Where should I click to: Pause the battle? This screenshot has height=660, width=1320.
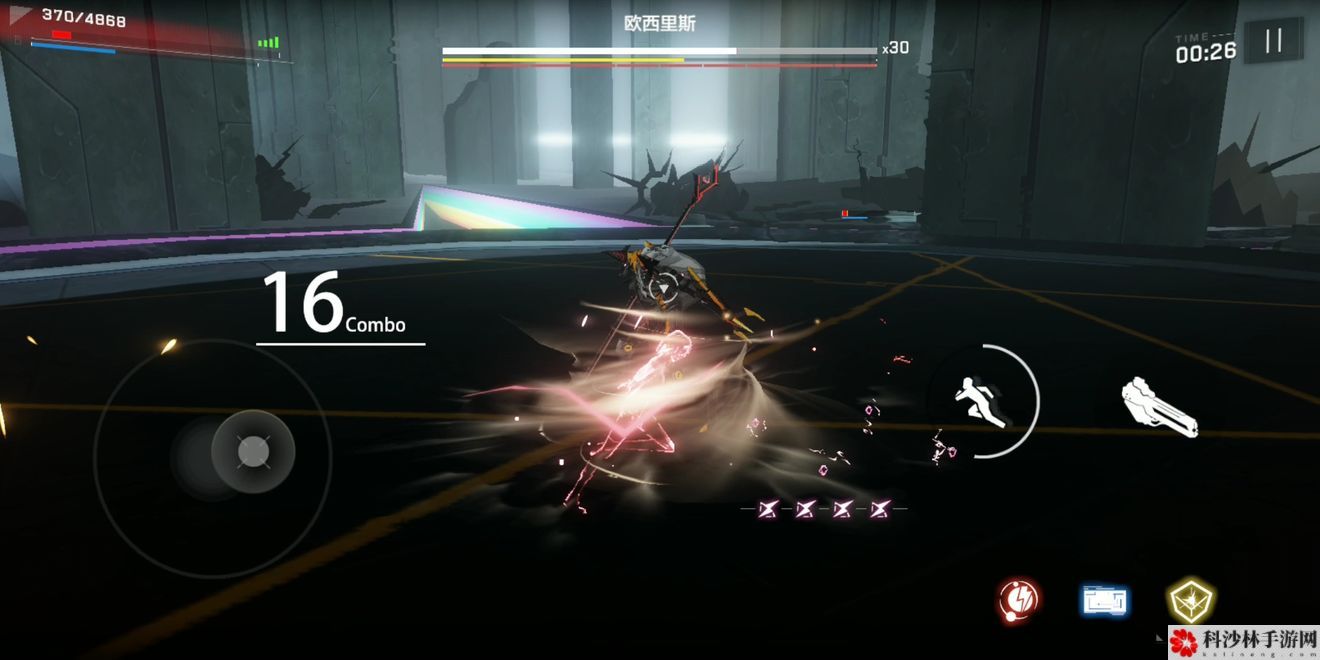[x=1273, y=41]
